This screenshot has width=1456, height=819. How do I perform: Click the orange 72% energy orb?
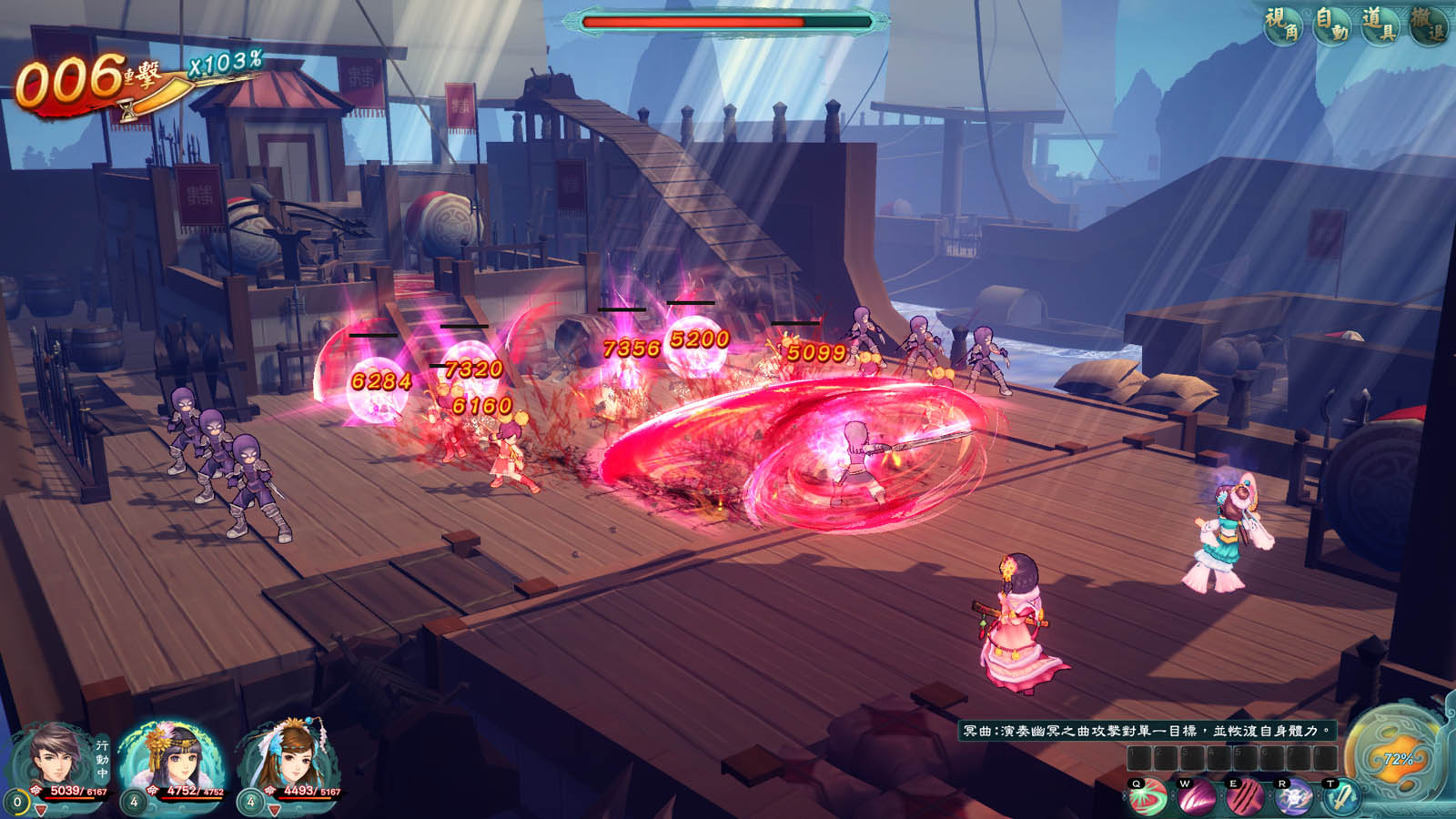pyautogui.click(x=1395, y=757)
